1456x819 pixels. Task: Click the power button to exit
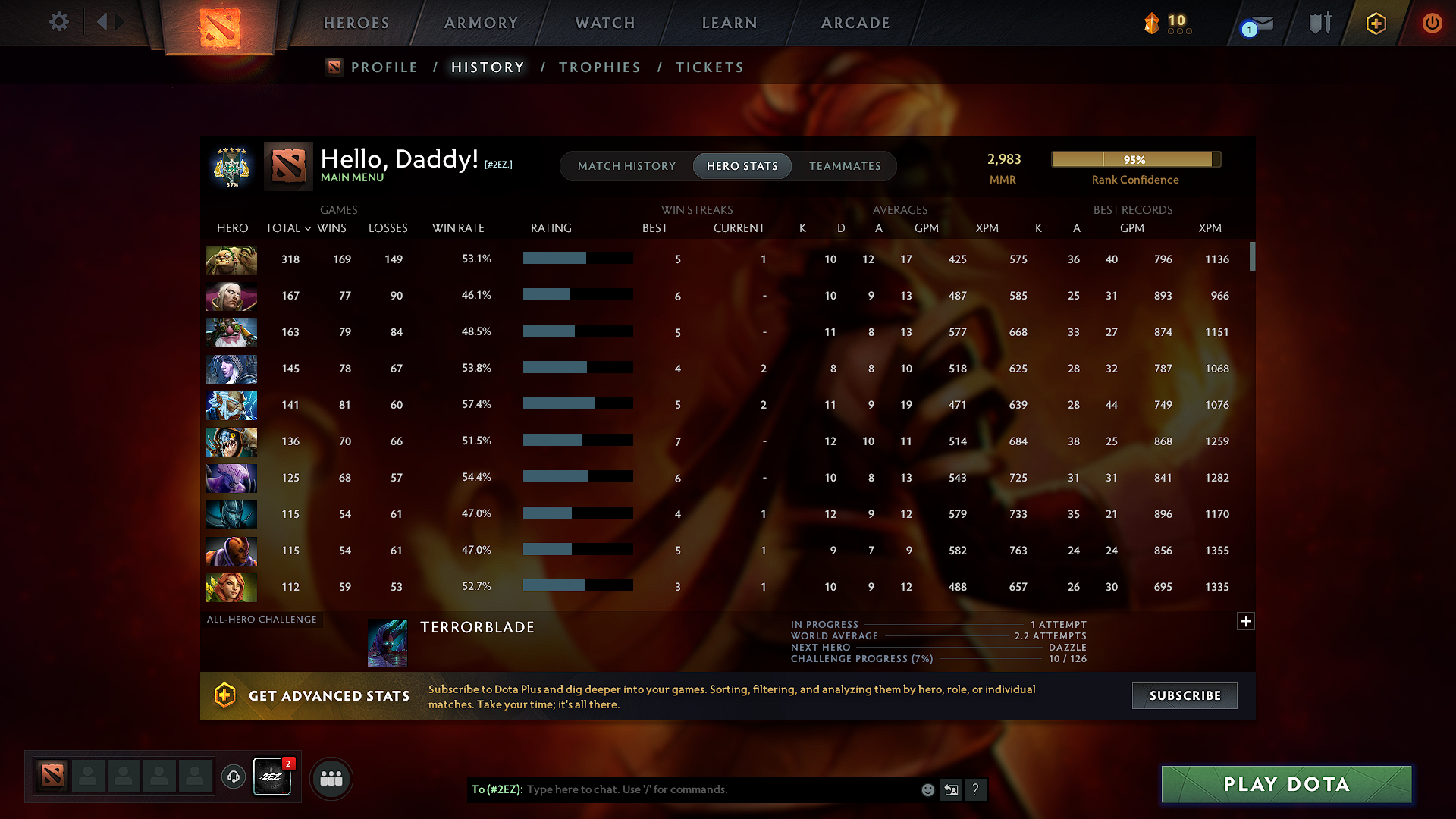pos(1432,23)
